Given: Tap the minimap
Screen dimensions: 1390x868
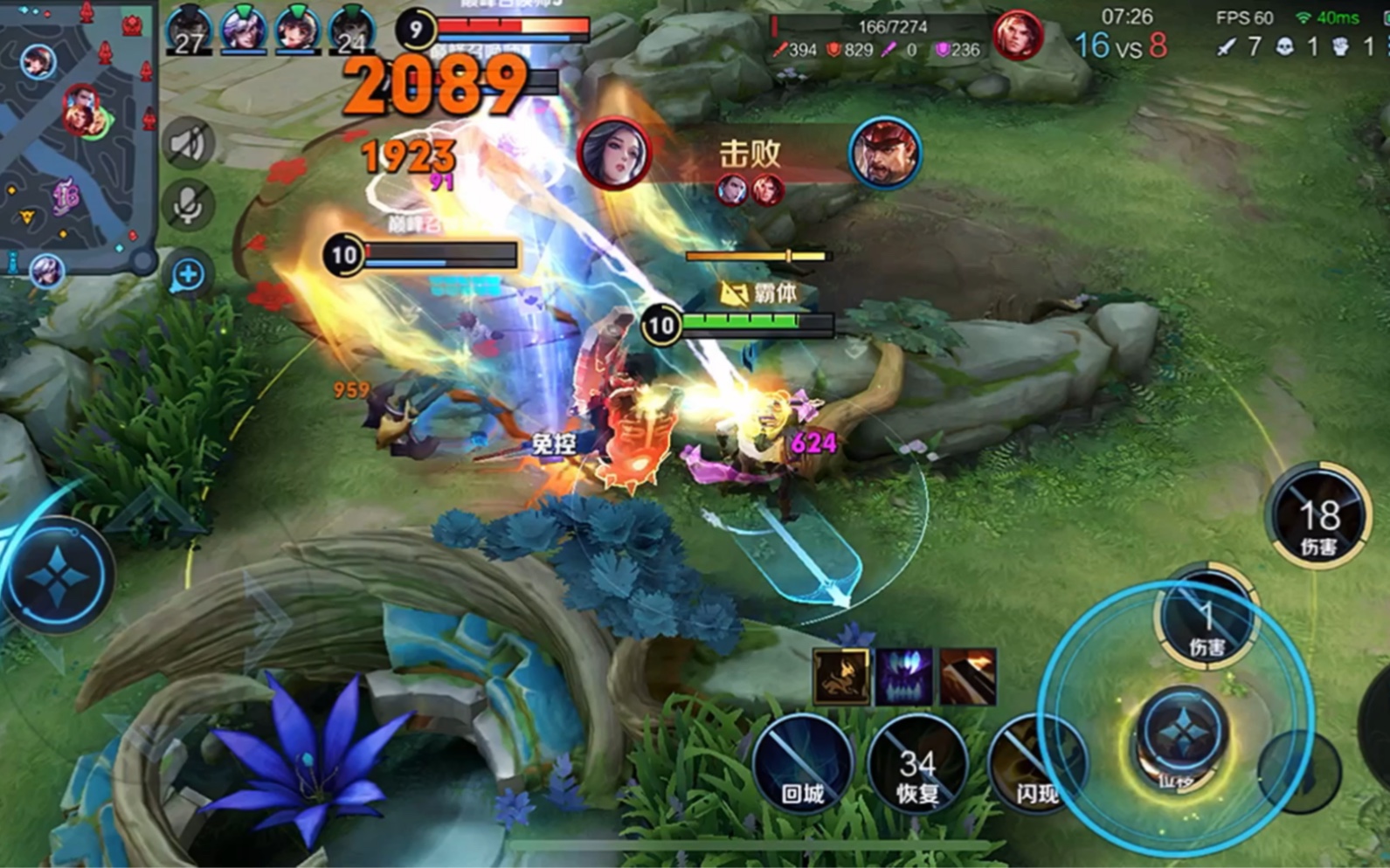Looking at the screenshot, I should click(x=77, y=135).
